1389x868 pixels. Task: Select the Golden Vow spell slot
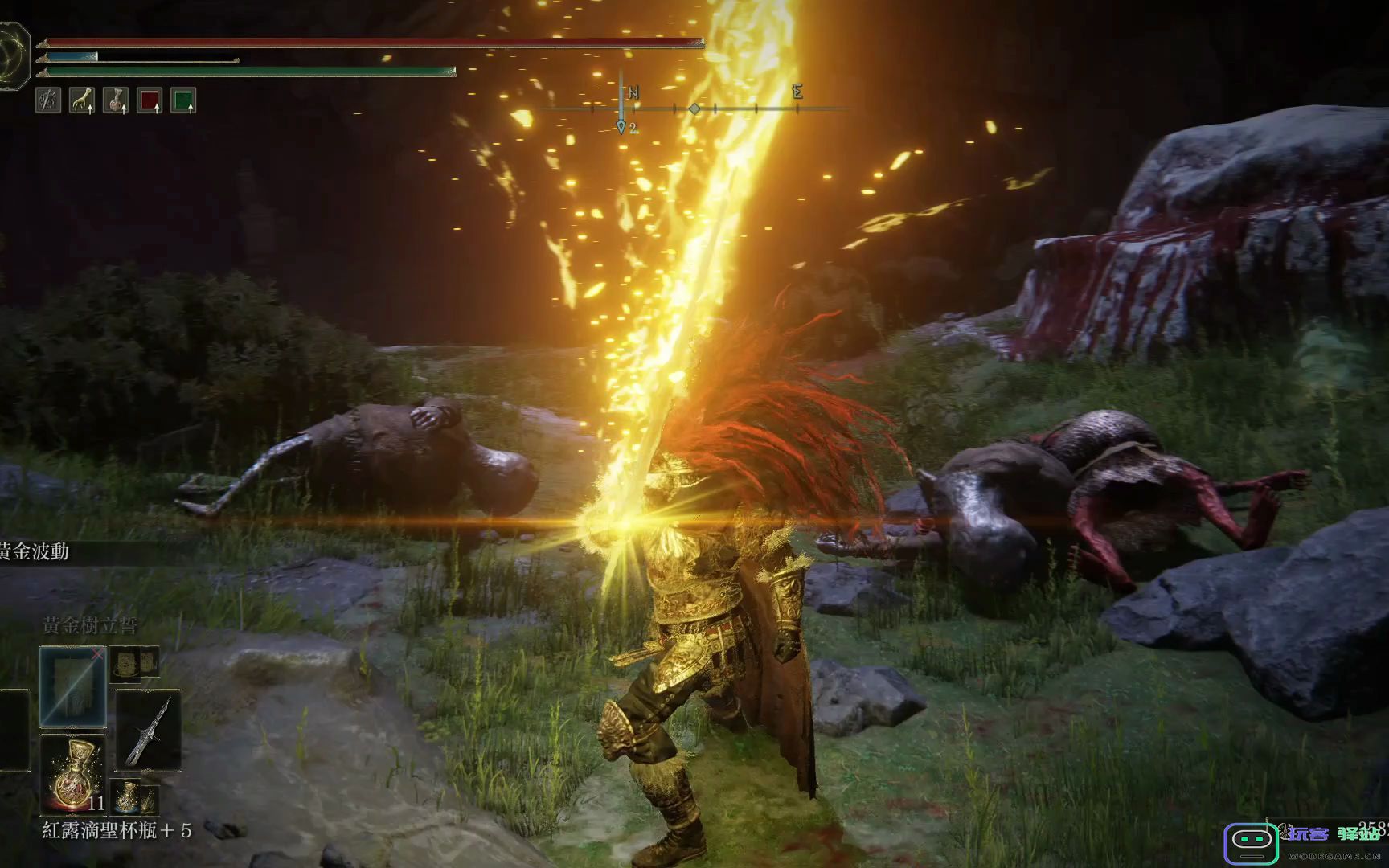click(x=72, y=687)
